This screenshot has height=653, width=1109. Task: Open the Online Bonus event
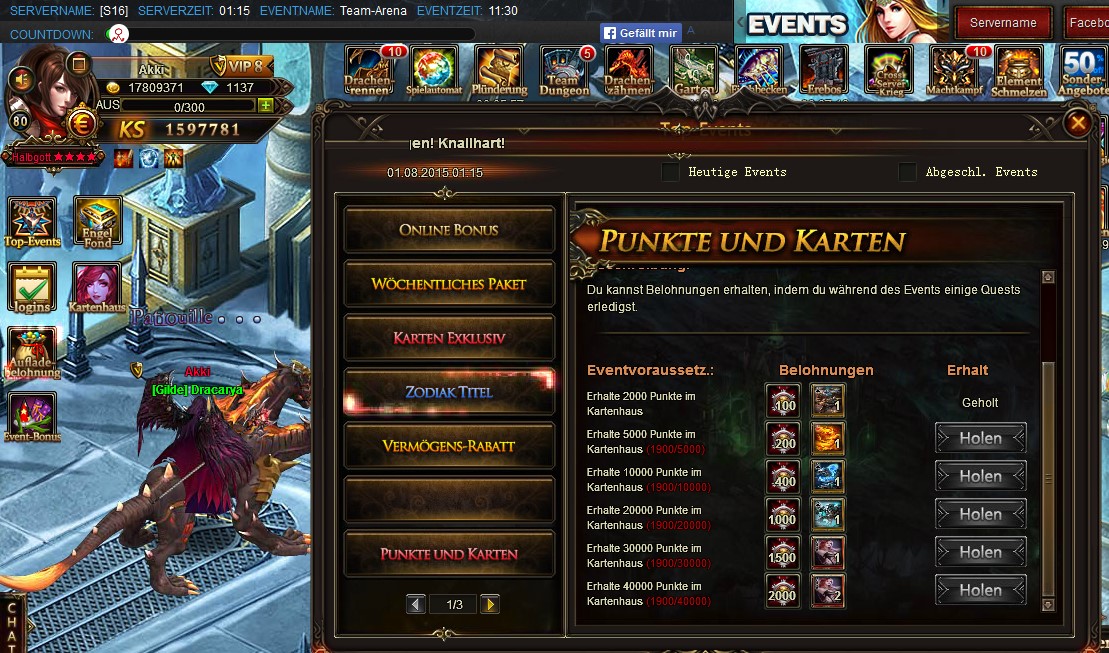pos(449,230)
